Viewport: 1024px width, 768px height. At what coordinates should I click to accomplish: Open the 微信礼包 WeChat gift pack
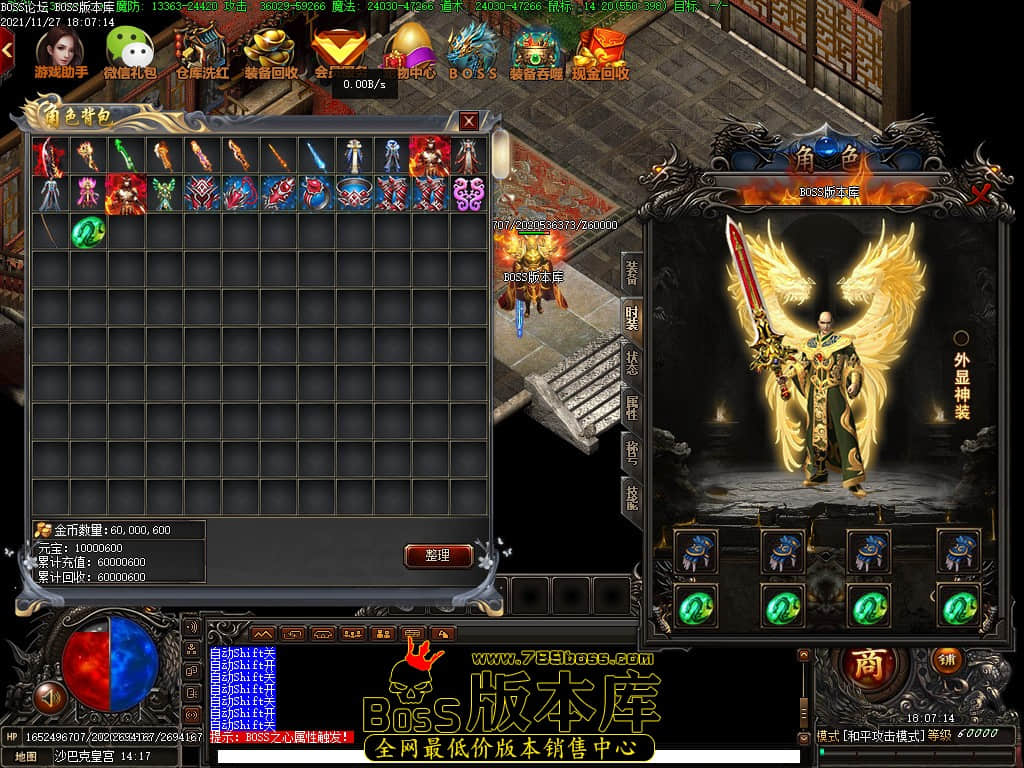point(130,52)
